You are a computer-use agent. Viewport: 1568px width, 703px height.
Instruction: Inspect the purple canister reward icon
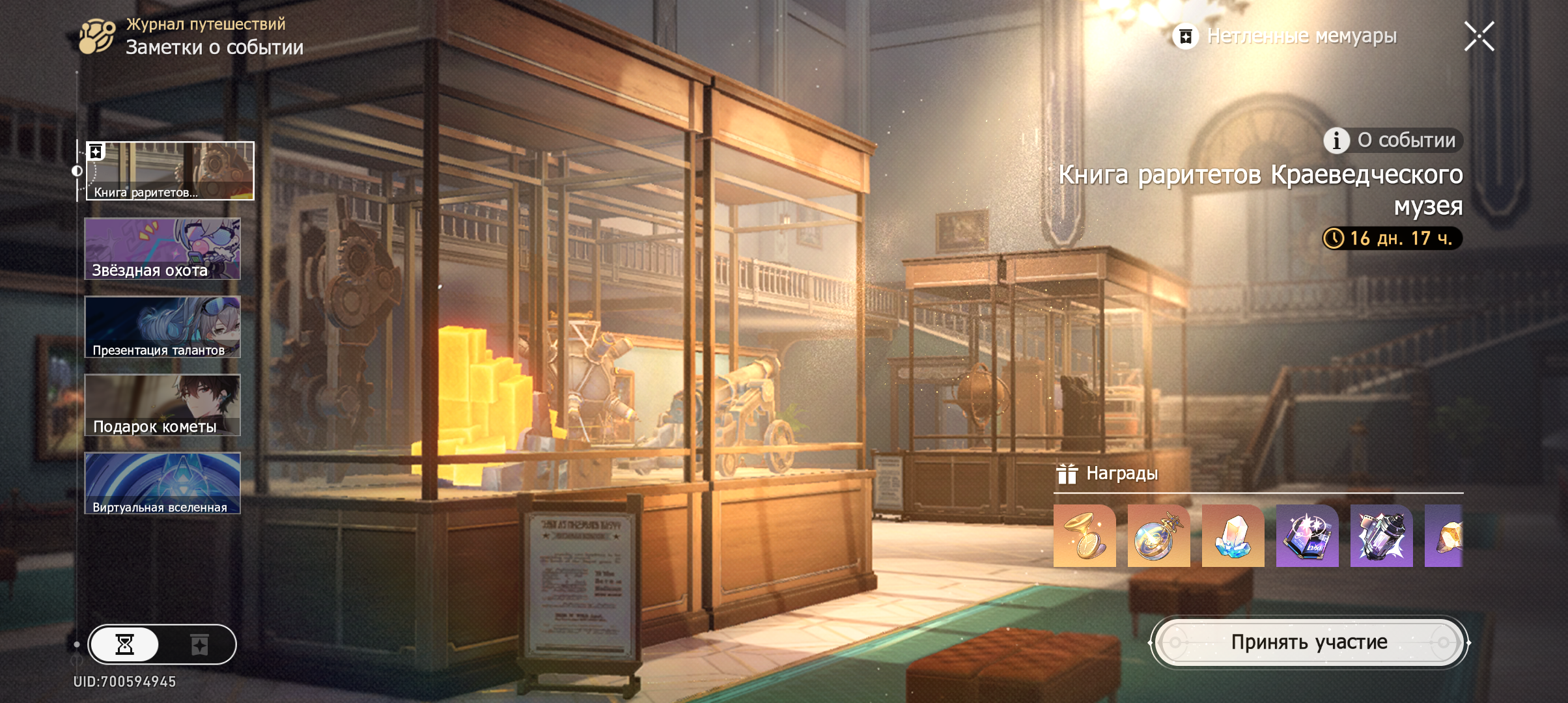pyautogui.click(x=1381, y=536)
